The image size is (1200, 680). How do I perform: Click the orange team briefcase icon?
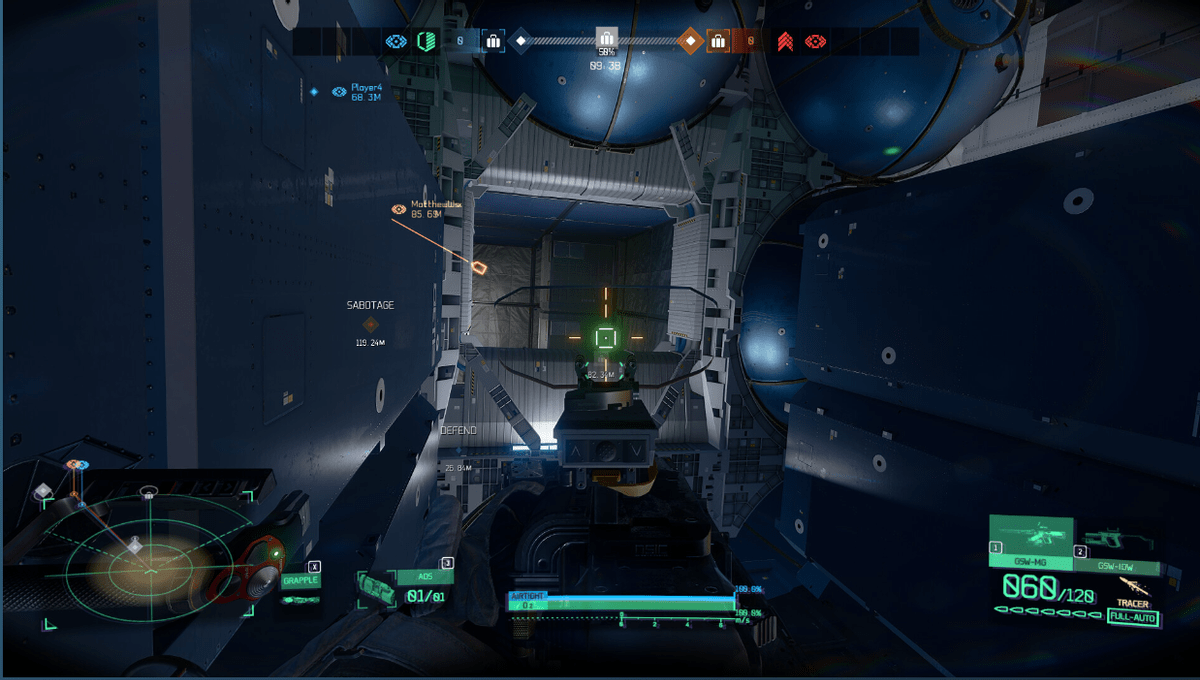pos(717,41)
